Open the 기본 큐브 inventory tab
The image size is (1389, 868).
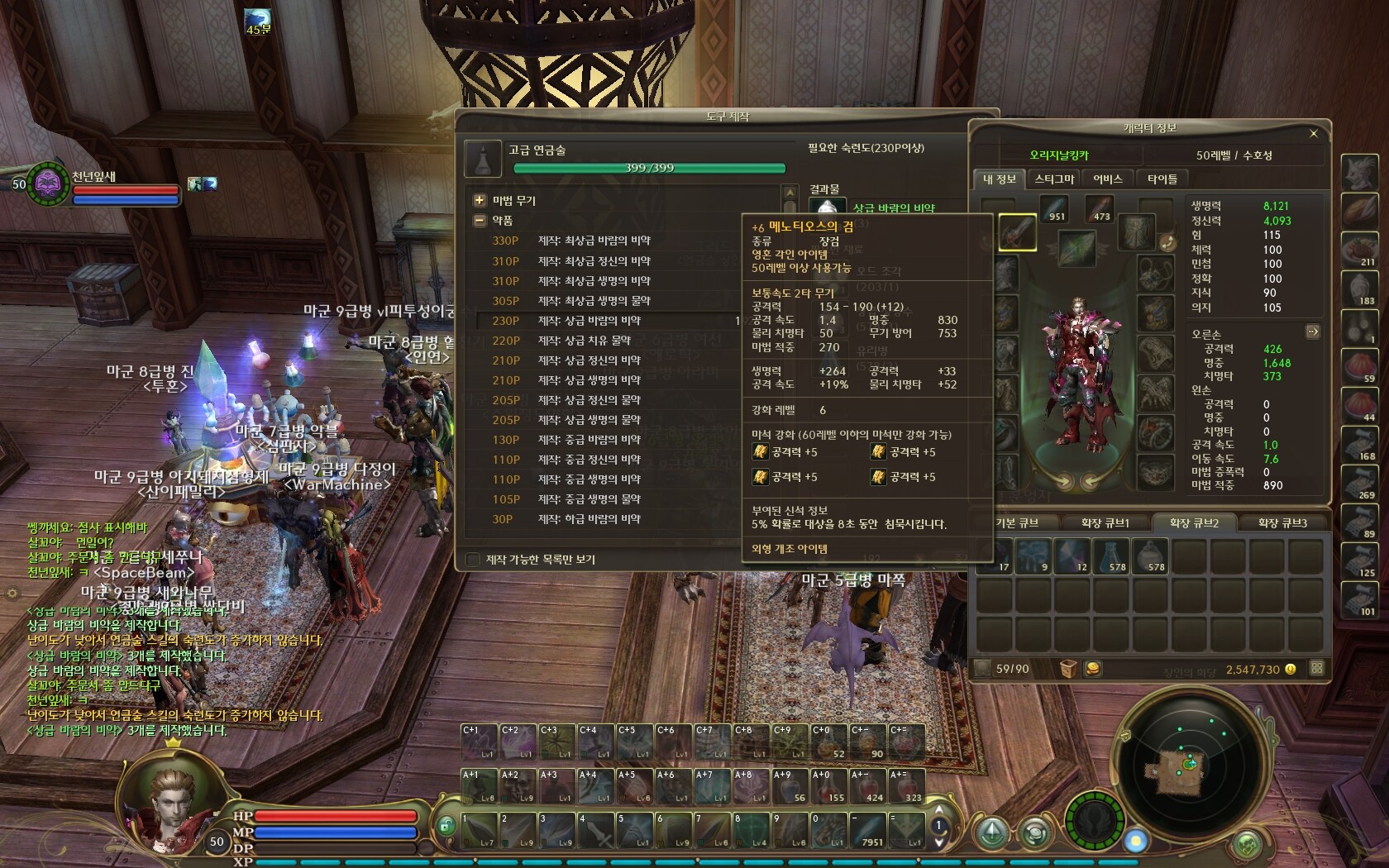tap(1017, 523)
